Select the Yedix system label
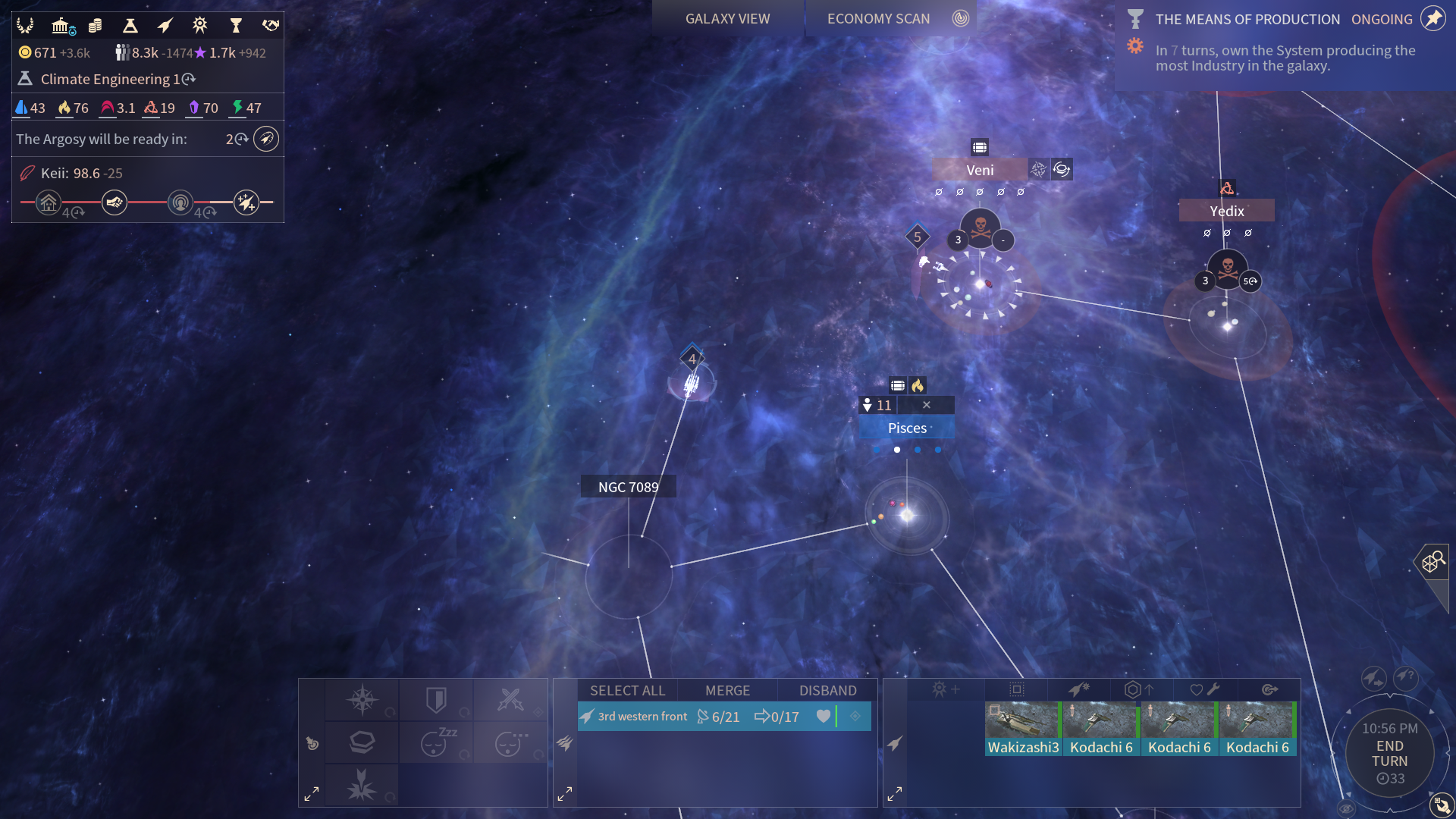Viewport: 1456px width, 819px height. tap(1226, 212)
